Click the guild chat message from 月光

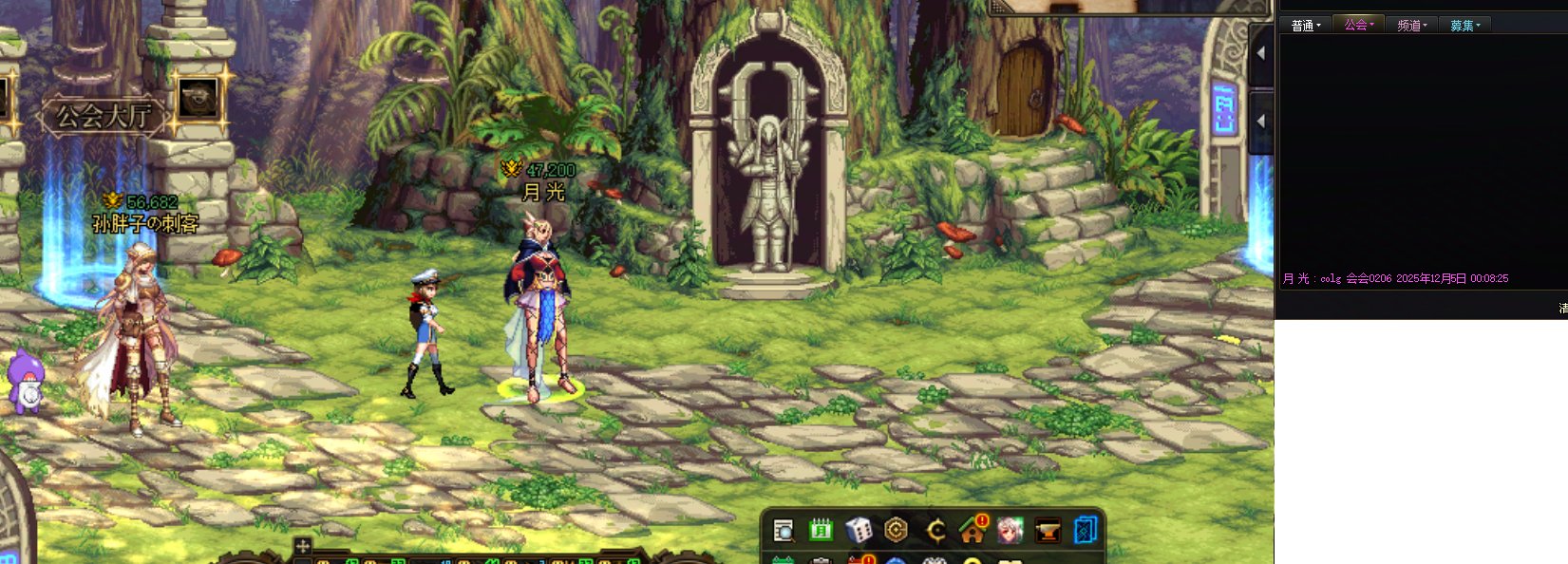pyautogui.click(x=1395, y=278)
